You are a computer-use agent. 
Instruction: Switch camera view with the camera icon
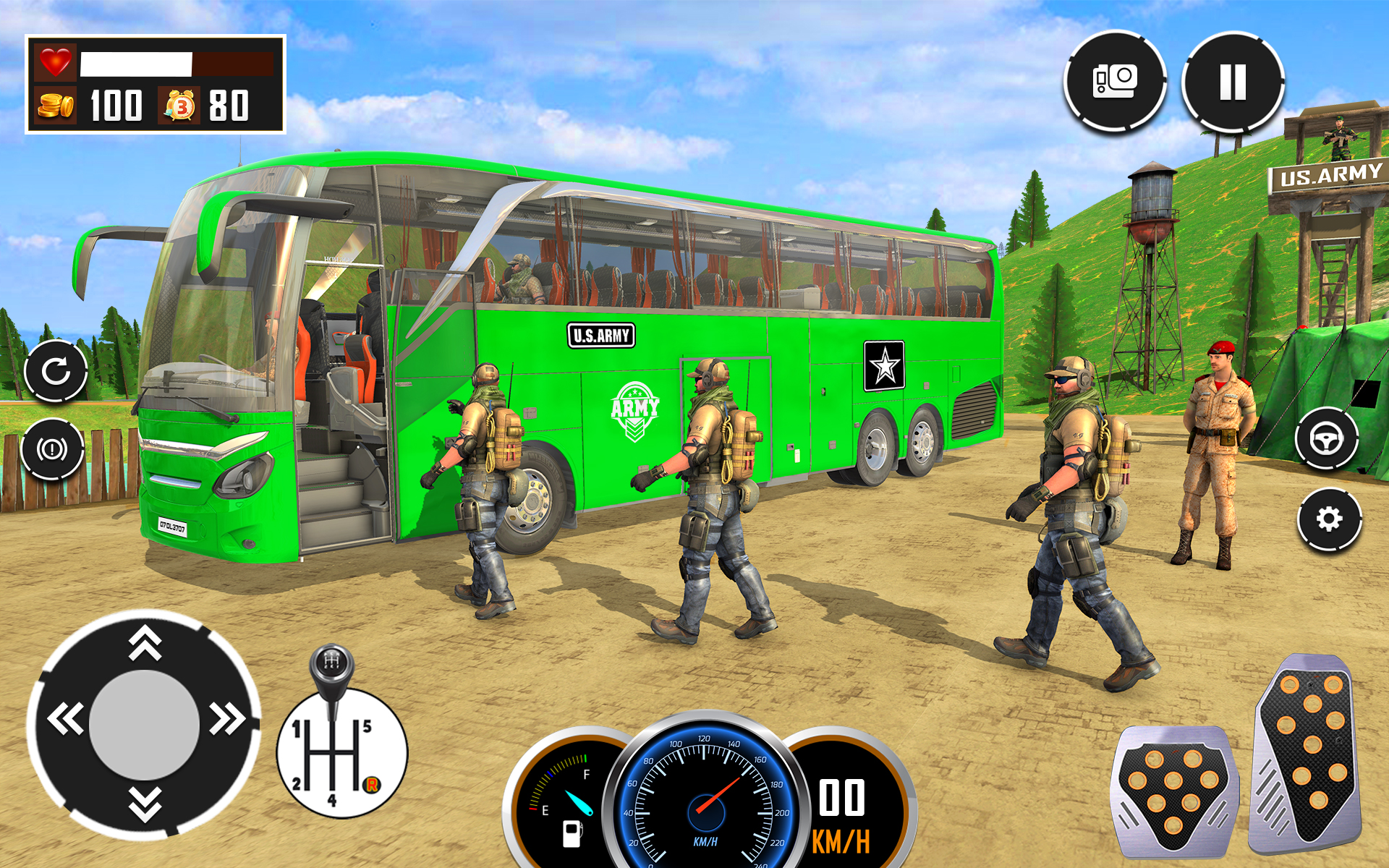click(x=1114, y=80)
